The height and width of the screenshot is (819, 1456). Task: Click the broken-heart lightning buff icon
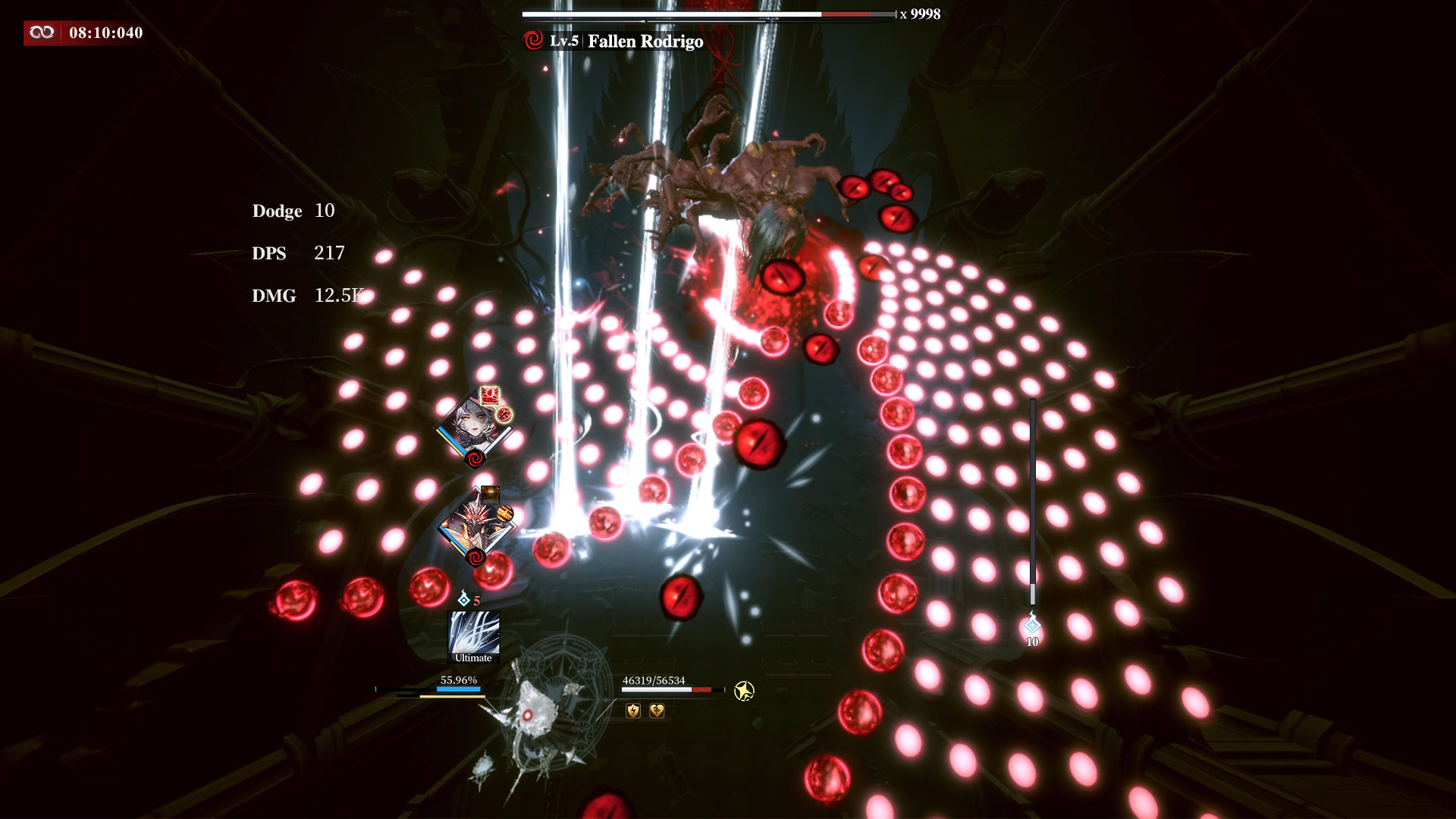pos(657,711)
